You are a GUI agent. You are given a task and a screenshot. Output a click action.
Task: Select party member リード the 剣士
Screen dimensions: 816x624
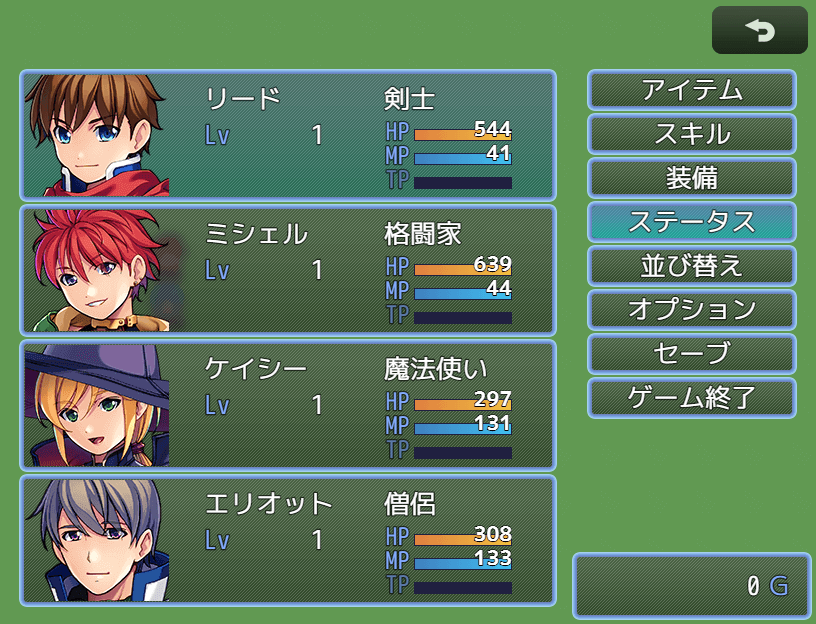[287, 135]
